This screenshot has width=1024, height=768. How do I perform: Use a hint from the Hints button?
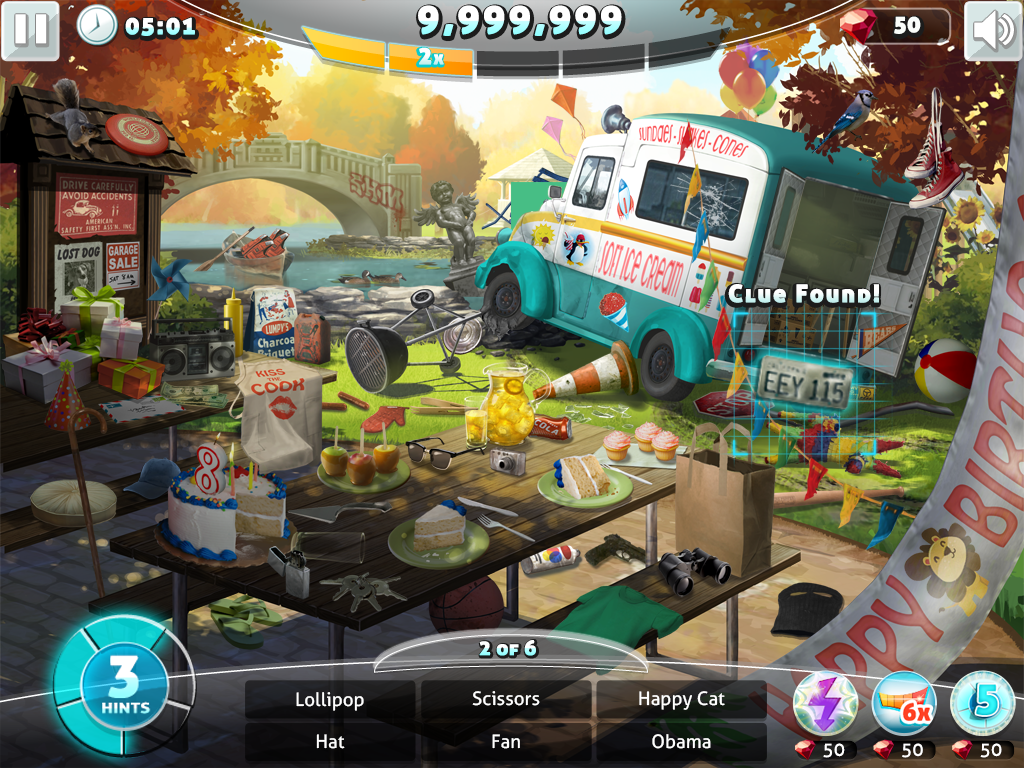point(124,687)
